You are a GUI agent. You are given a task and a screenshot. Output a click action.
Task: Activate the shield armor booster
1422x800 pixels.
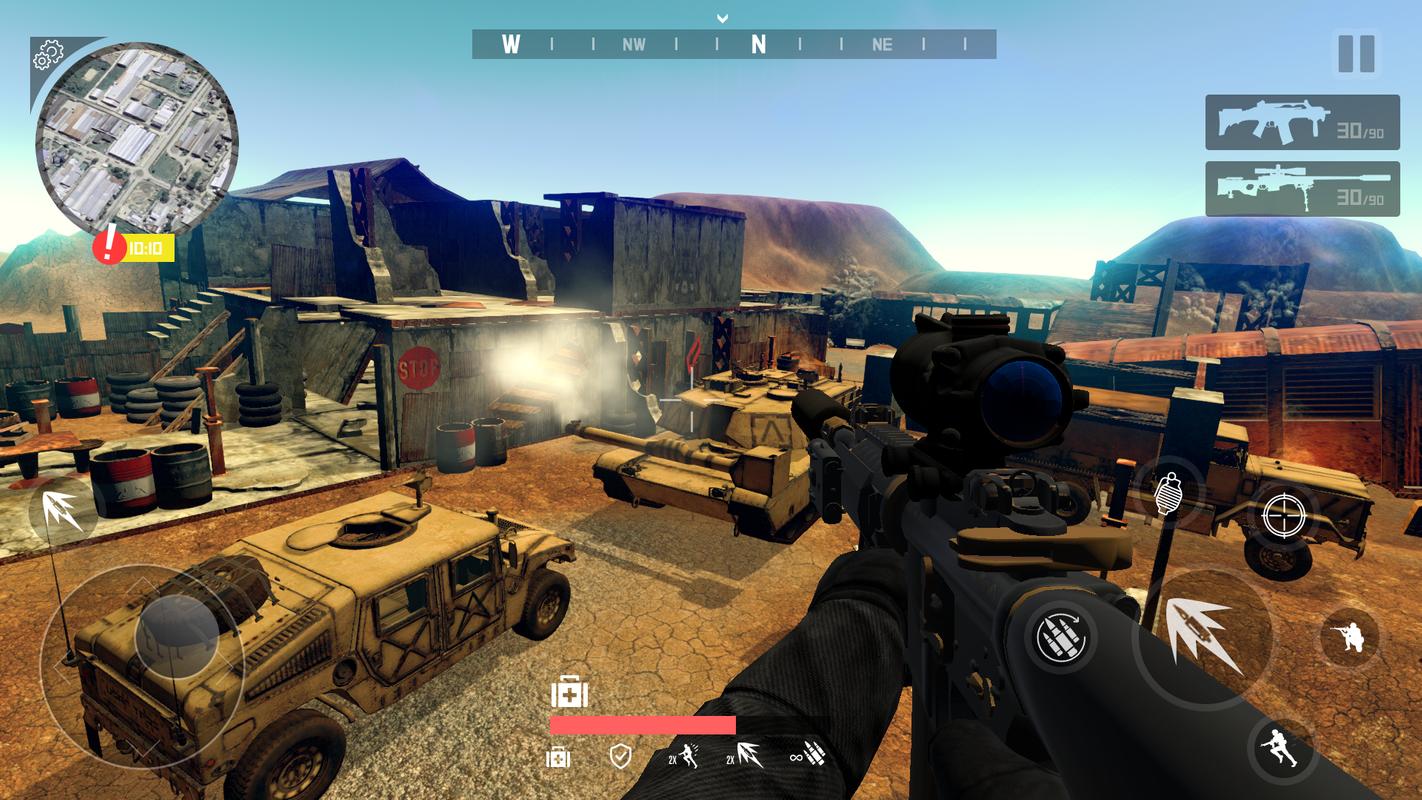(620, 756)
